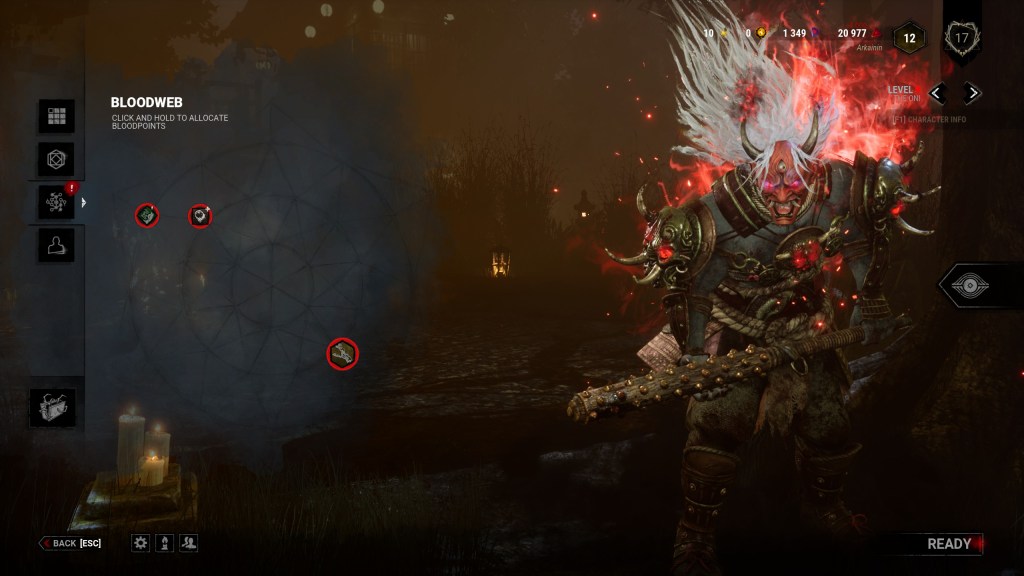Screen dimensions: 1024x576
Task: Open the eye emblem side panel
Action: (x=968, y=286)
